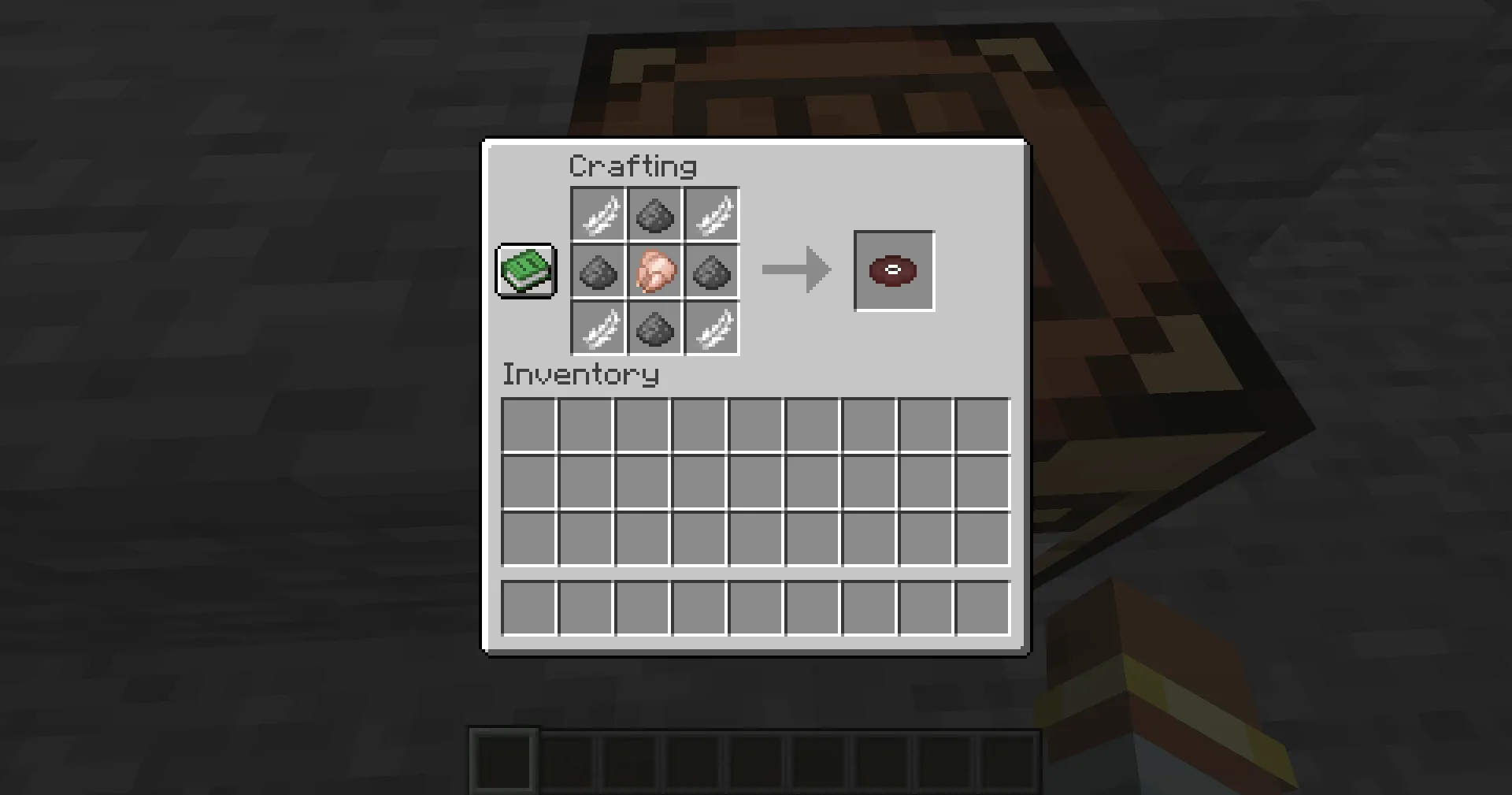
Task: Click the Crafting title text
Action: (x=632, y=165)
